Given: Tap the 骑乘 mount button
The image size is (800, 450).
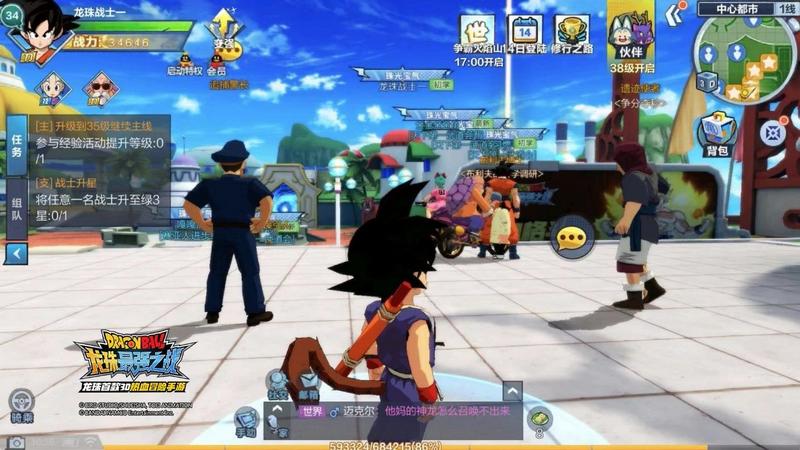Looking at the screenshot, I should click(21, 403).
